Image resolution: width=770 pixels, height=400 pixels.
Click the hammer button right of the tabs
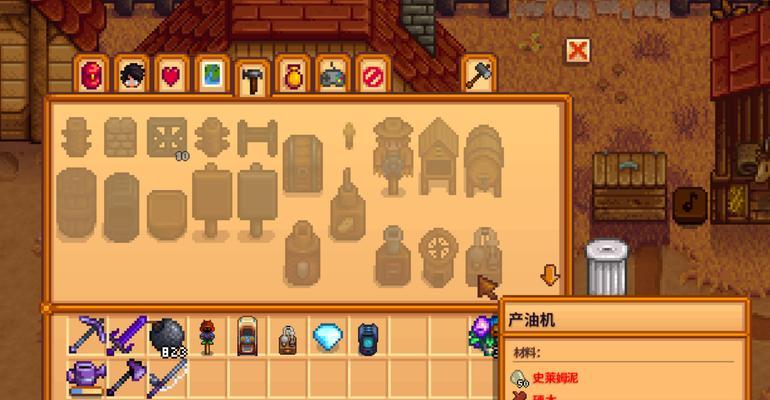tap(480, 73)
